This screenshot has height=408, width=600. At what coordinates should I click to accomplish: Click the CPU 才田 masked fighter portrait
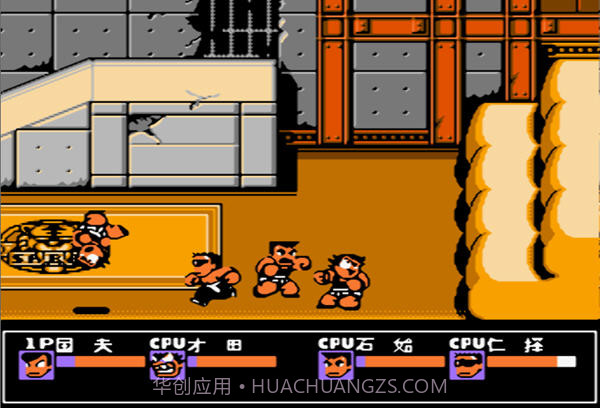click(165, 365)
